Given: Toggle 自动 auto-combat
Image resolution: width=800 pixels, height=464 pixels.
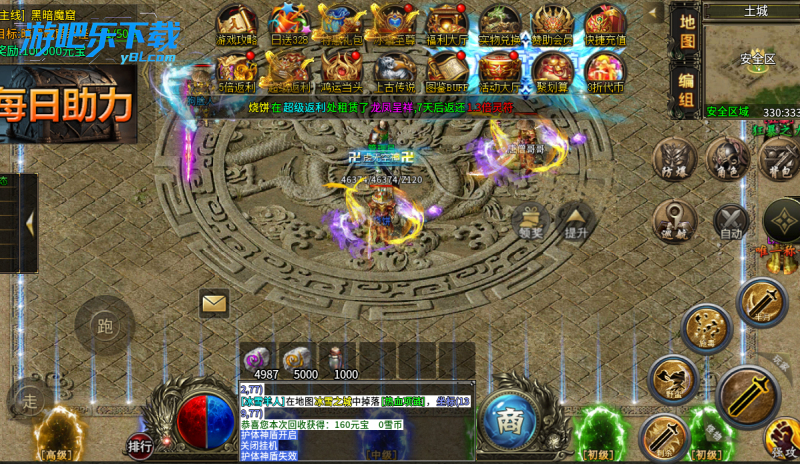Looking at the screenshot, I should pyautogui.click(x=731, y=222).
